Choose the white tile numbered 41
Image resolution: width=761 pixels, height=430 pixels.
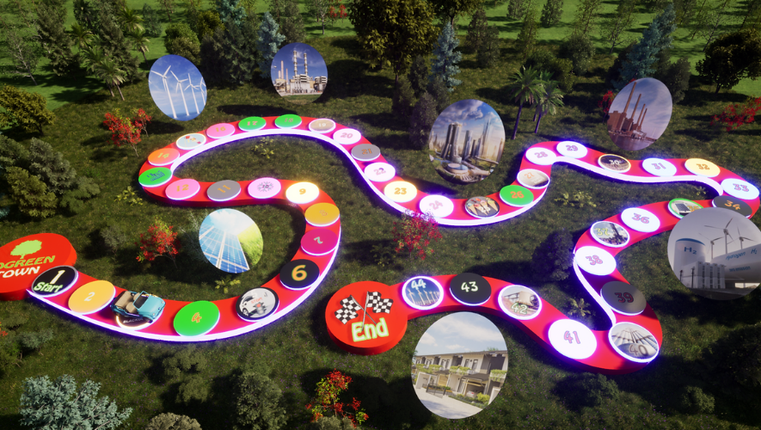tap(572, 338)
